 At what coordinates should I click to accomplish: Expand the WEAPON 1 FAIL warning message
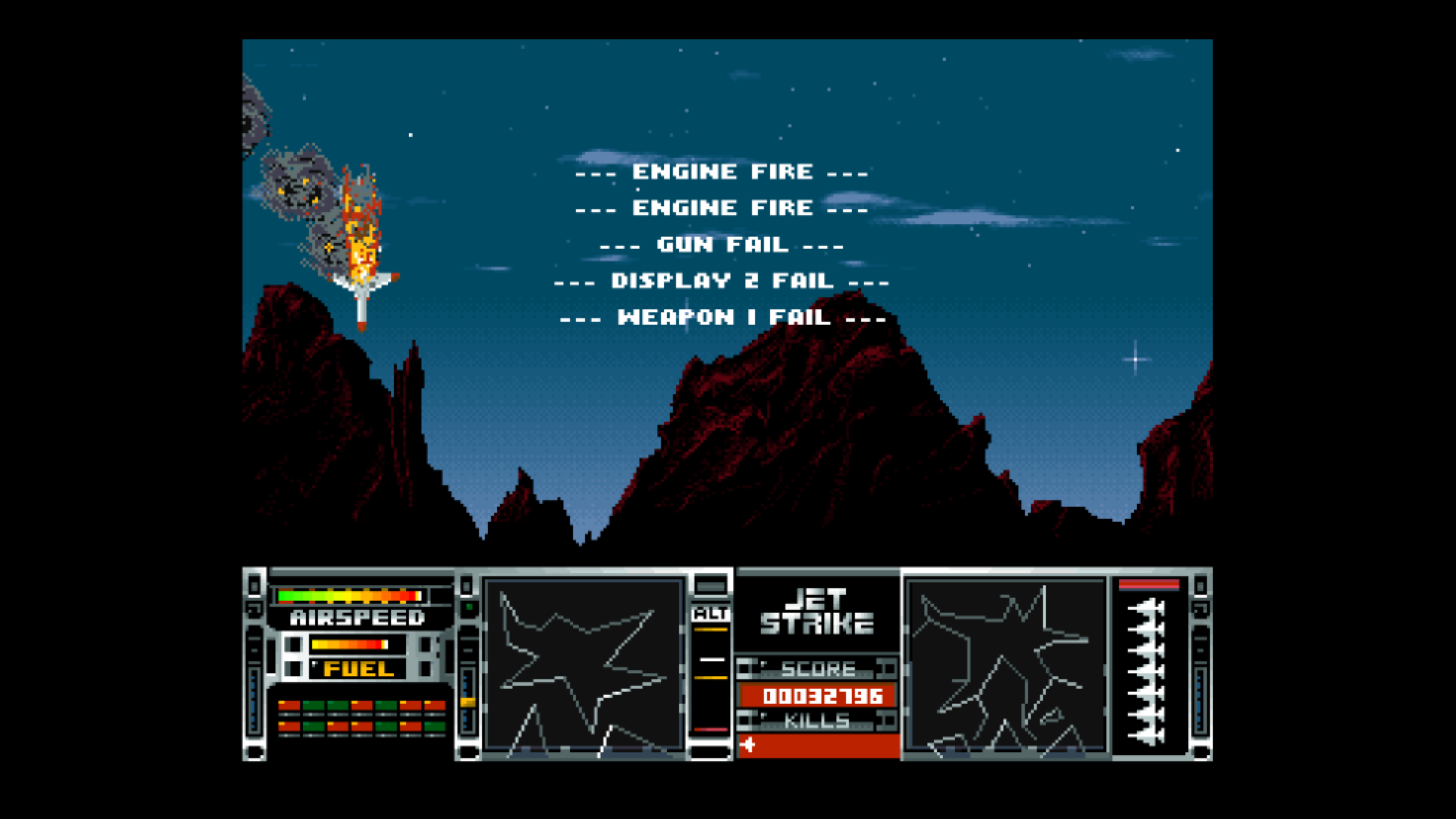click(723, 318)
